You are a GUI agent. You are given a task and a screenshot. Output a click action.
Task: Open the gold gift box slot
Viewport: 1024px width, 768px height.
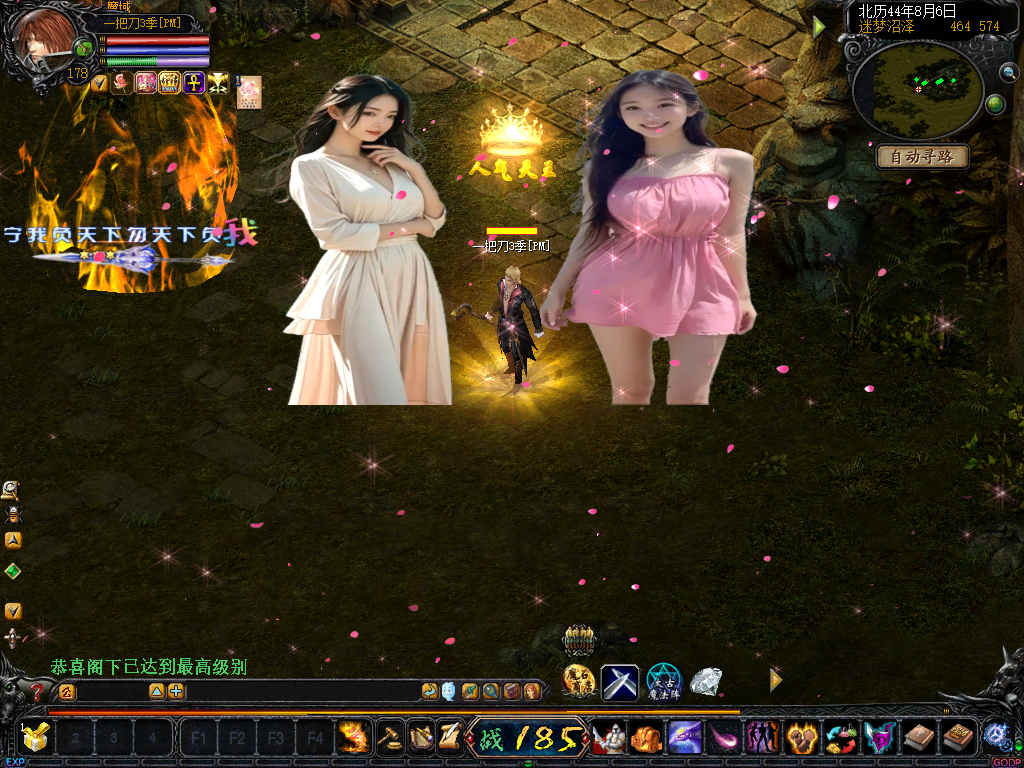click(x=36, y=738)
